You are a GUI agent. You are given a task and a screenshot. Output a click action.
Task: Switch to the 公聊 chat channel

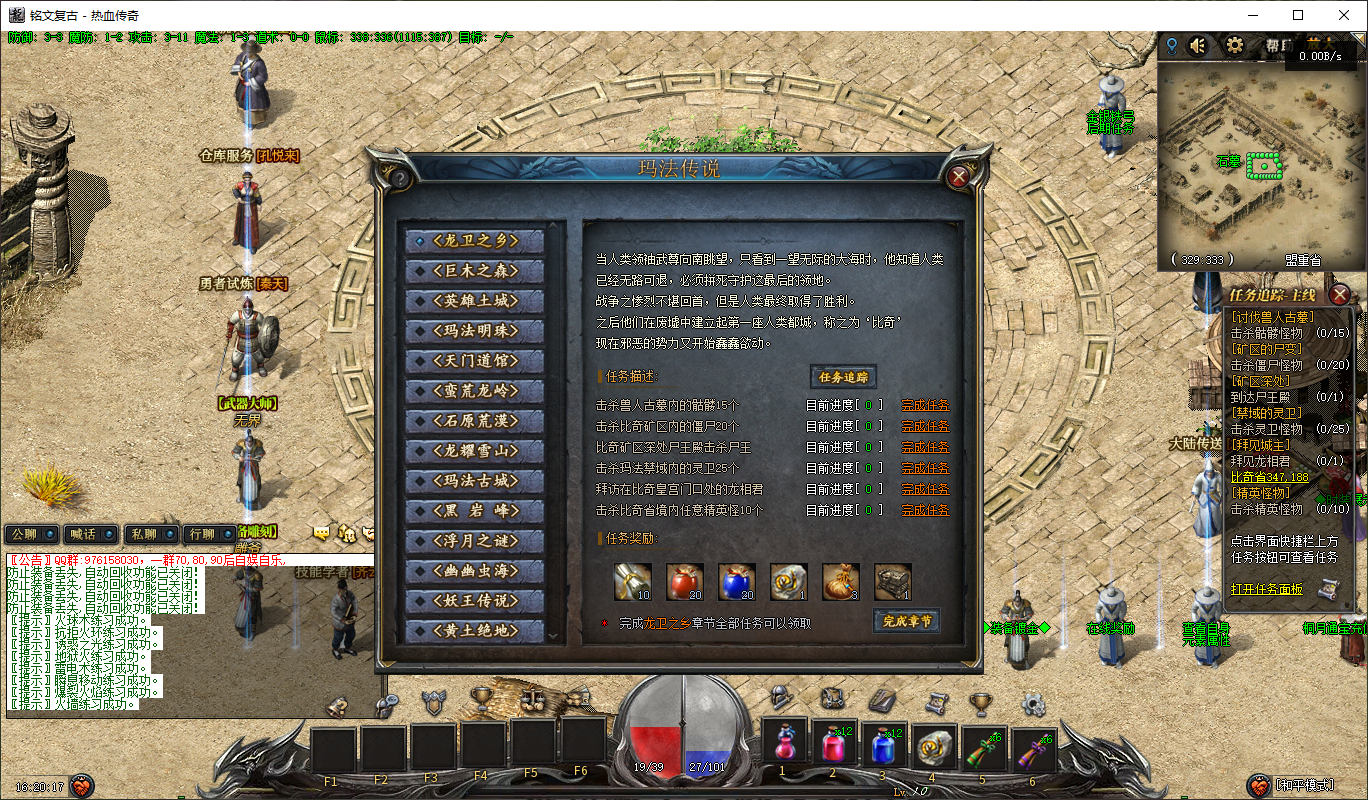click(31, 534)
